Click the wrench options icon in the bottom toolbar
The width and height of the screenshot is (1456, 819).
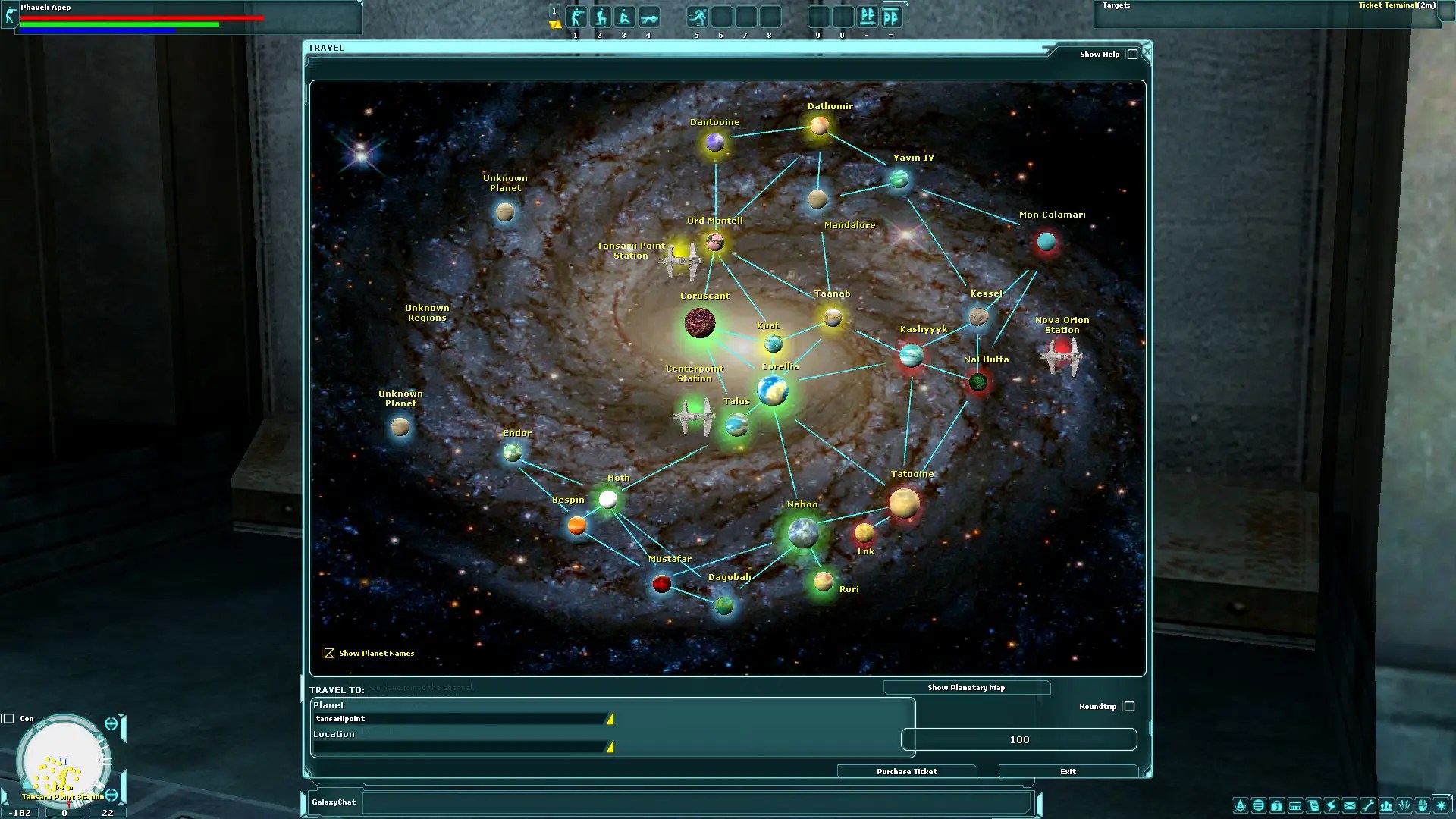coord(1368,806)
